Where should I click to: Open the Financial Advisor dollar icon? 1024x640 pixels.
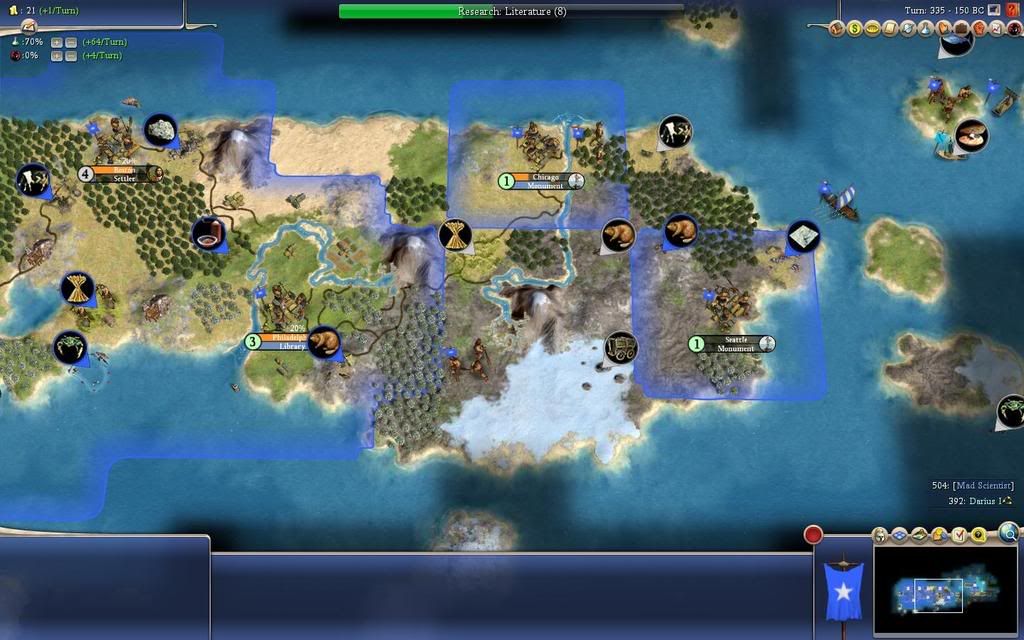tap(855, 29)
